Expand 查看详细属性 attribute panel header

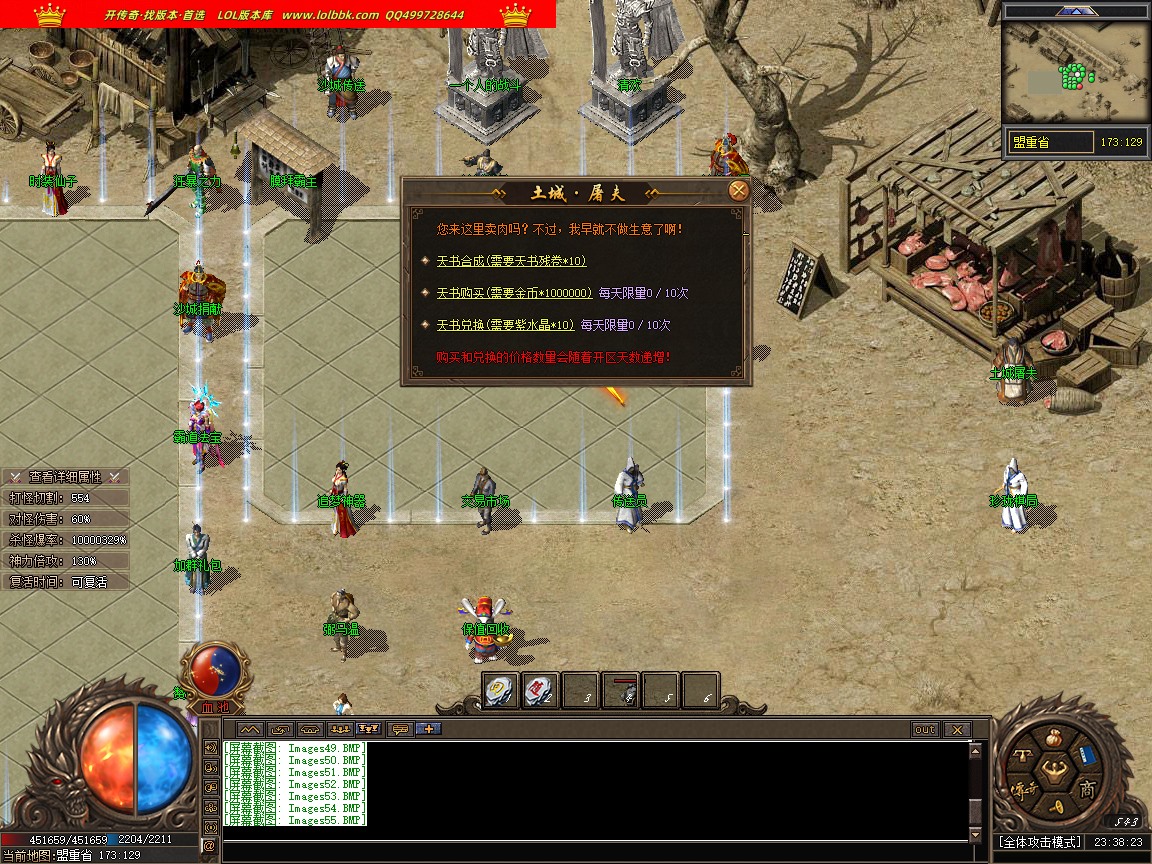[65, 477]
